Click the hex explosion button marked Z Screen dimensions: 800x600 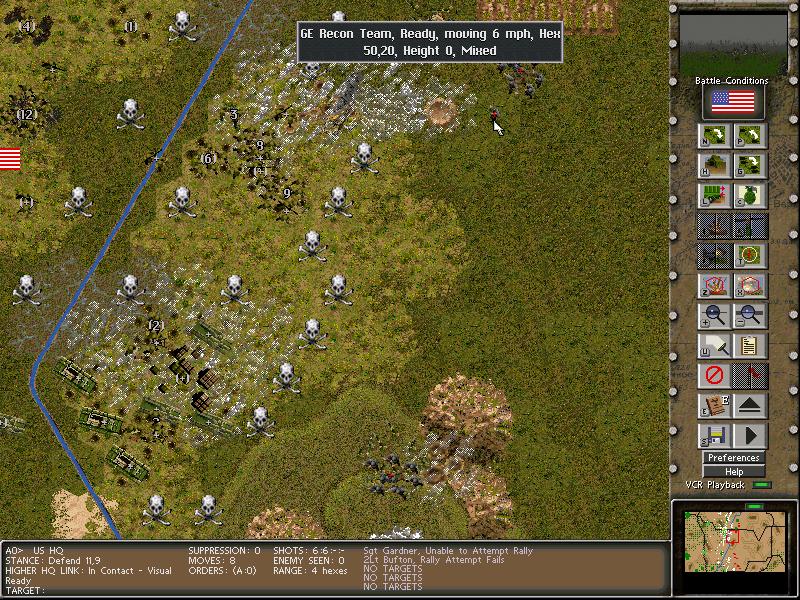[x=715, y=286]
